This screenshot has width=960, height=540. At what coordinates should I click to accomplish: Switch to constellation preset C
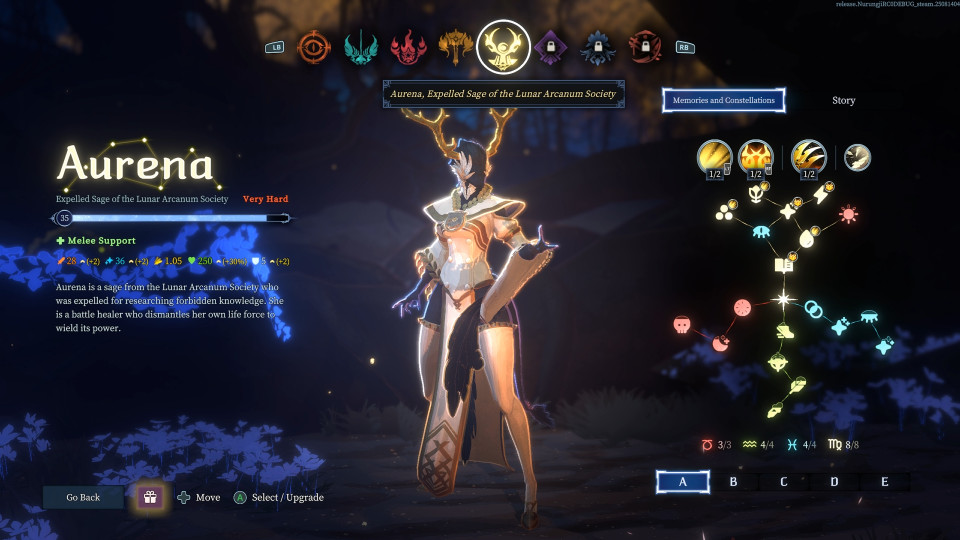coord(783,482)
